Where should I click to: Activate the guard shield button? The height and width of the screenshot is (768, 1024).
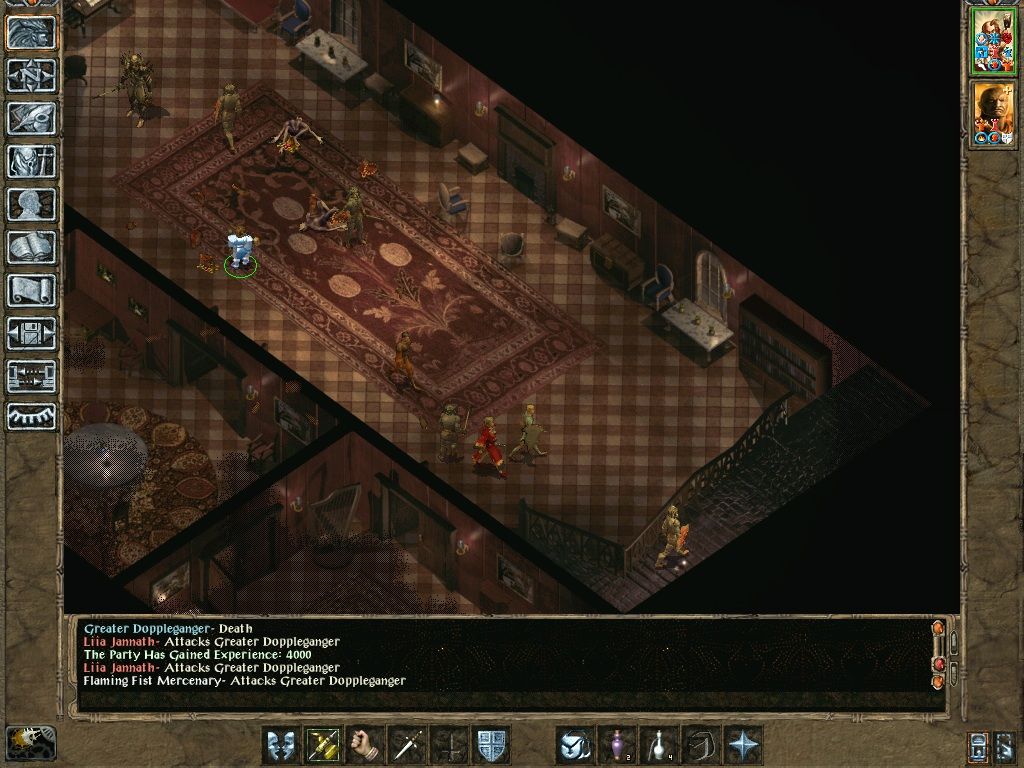491,745
